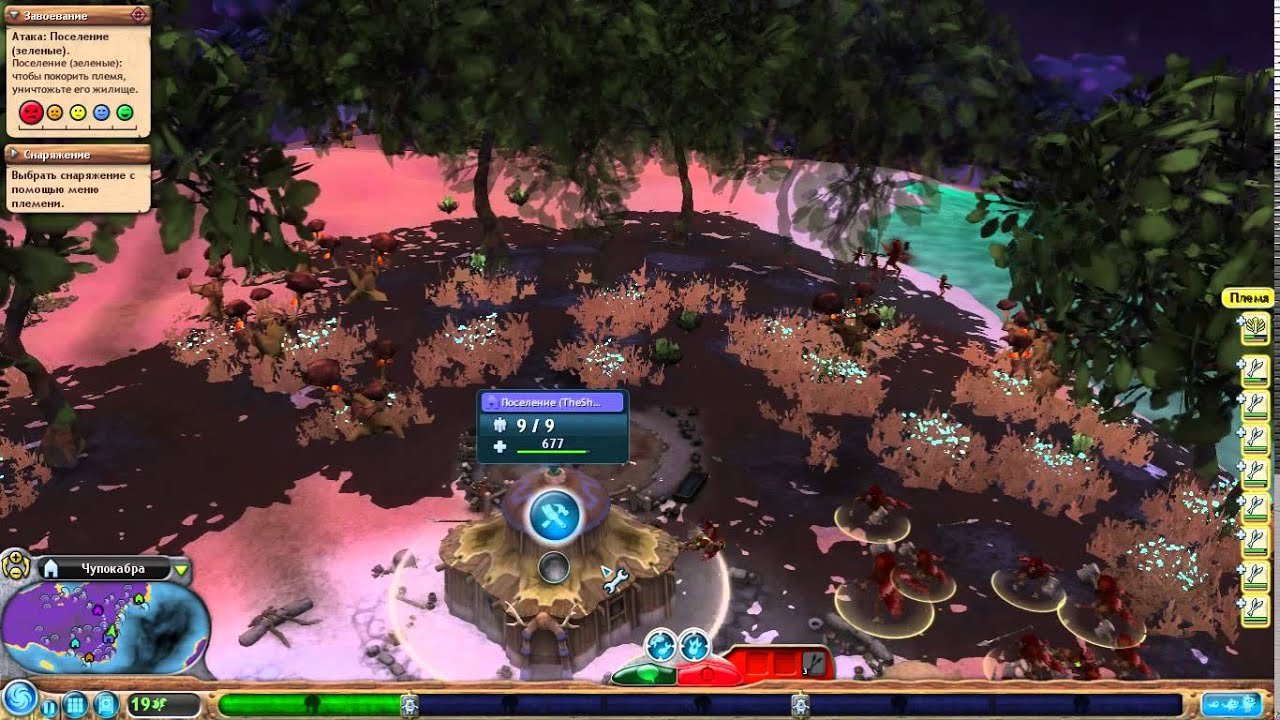
Task: Open the blue book guide button
Action: [105, 704]
